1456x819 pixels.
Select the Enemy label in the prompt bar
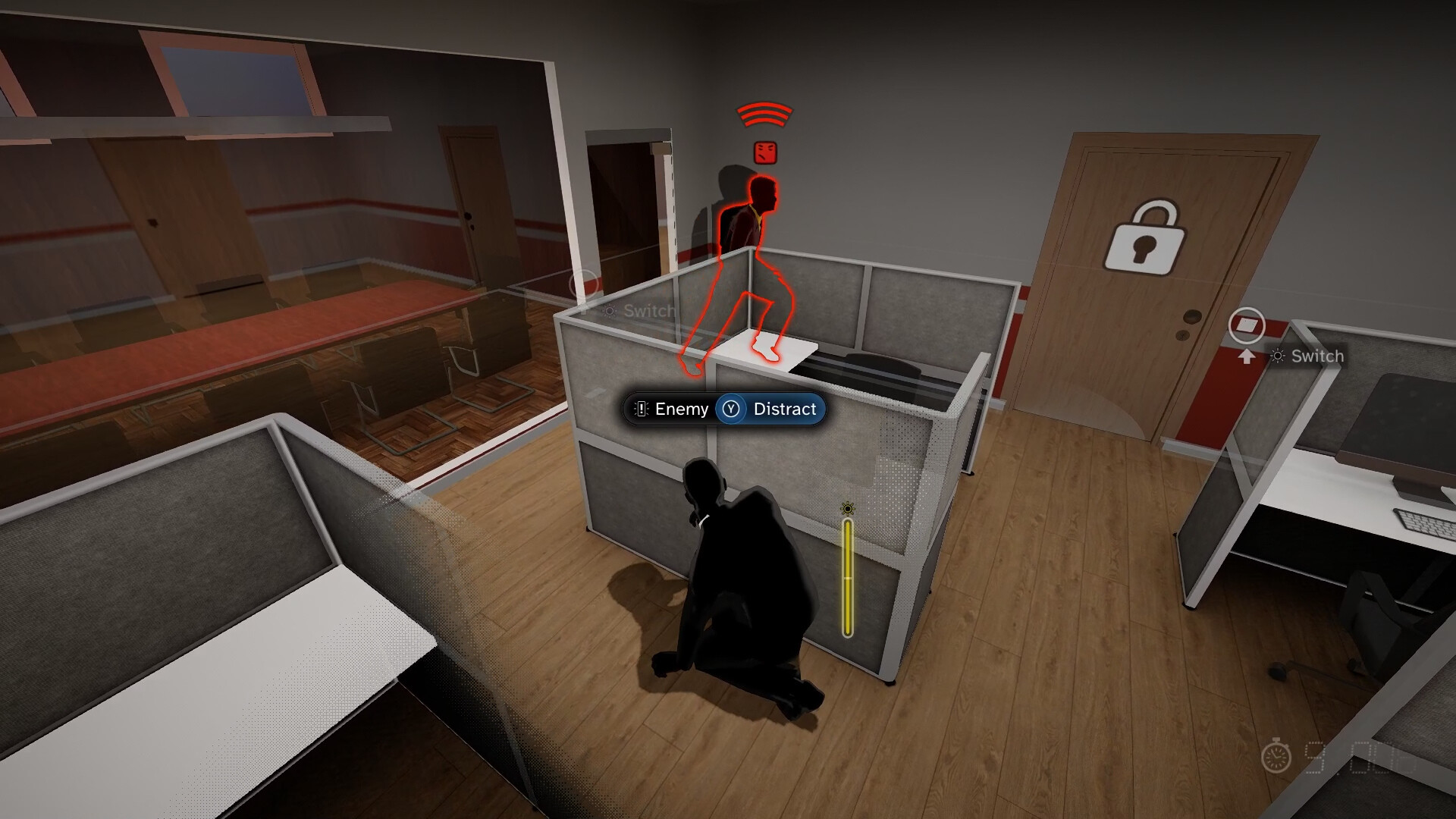[x=681, y=409]
